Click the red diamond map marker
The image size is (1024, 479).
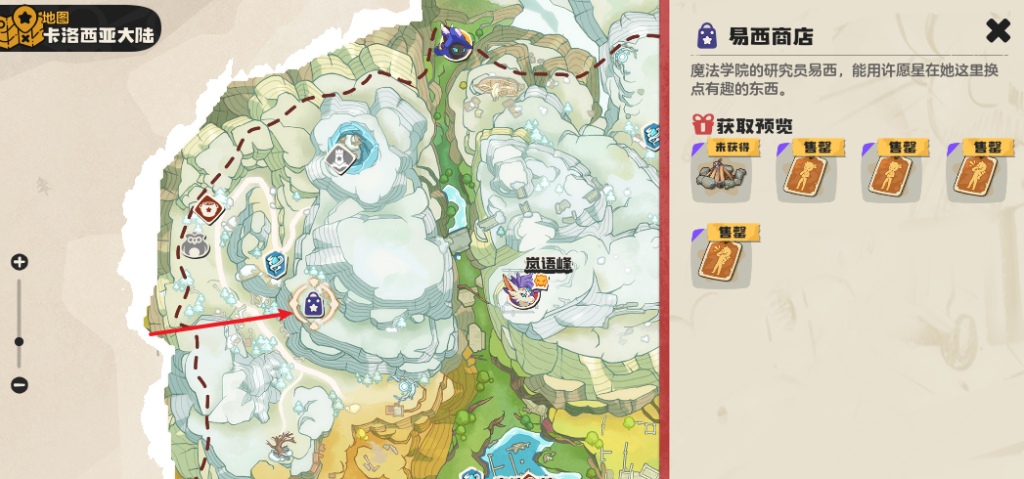pos(209,210)
